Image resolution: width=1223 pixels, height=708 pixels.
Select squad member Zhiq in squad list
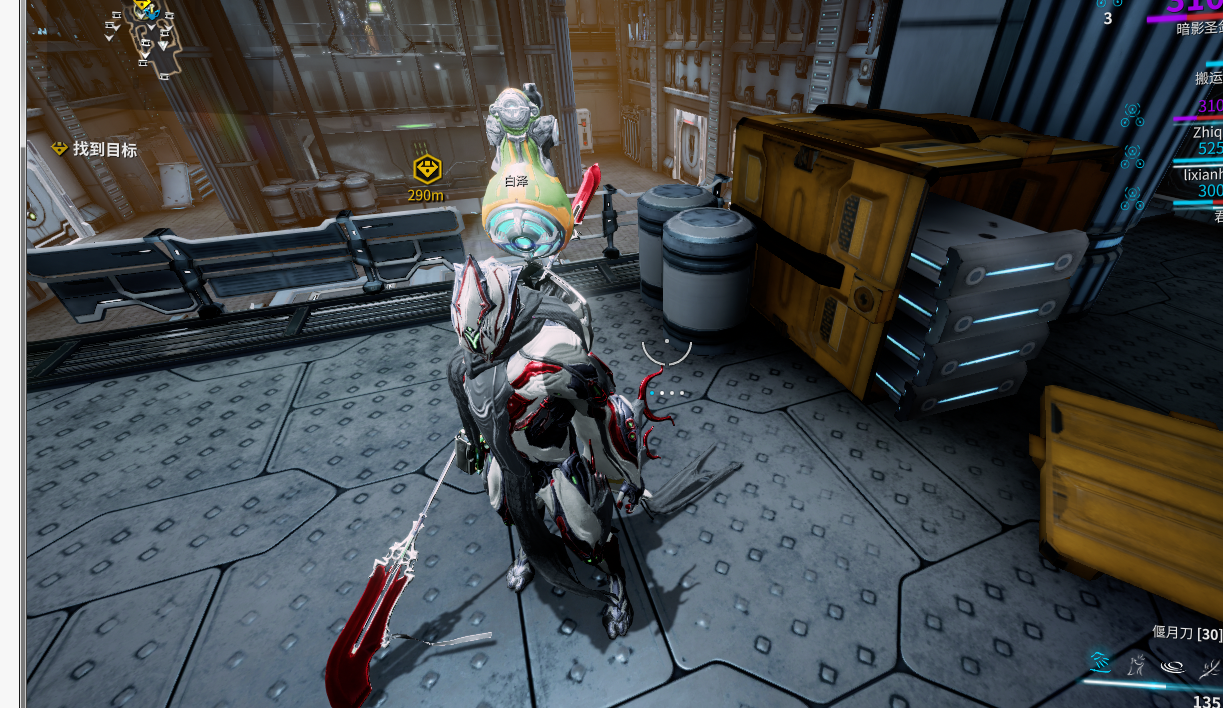click(1206, 131)
